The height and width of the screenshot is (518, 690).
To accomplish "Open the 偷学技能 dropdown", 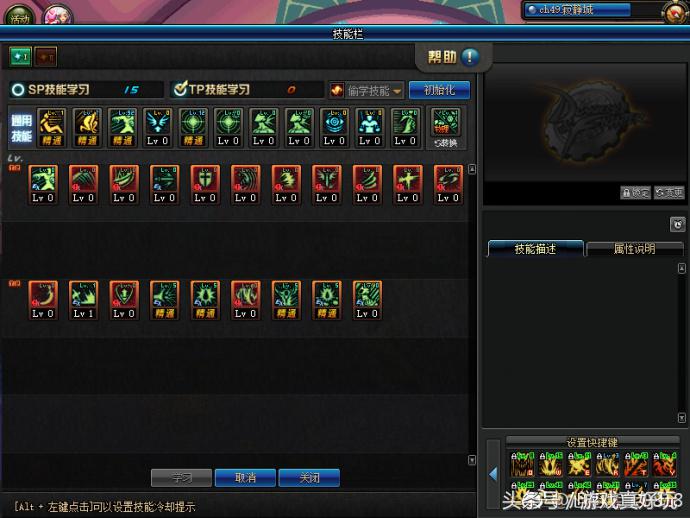I will coord(367,90).
